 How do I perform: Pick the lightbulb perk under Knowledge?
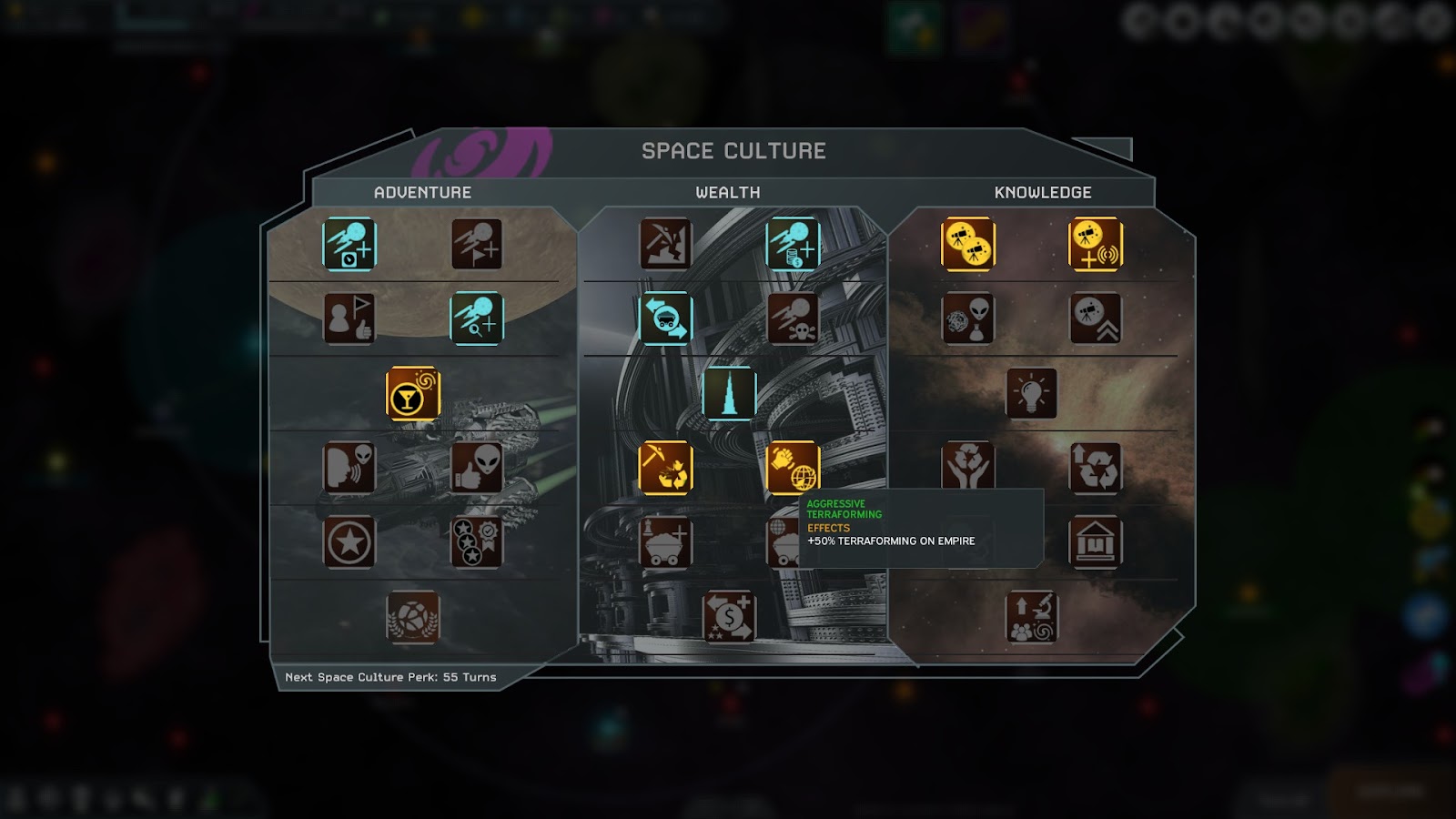[1031, 394]
